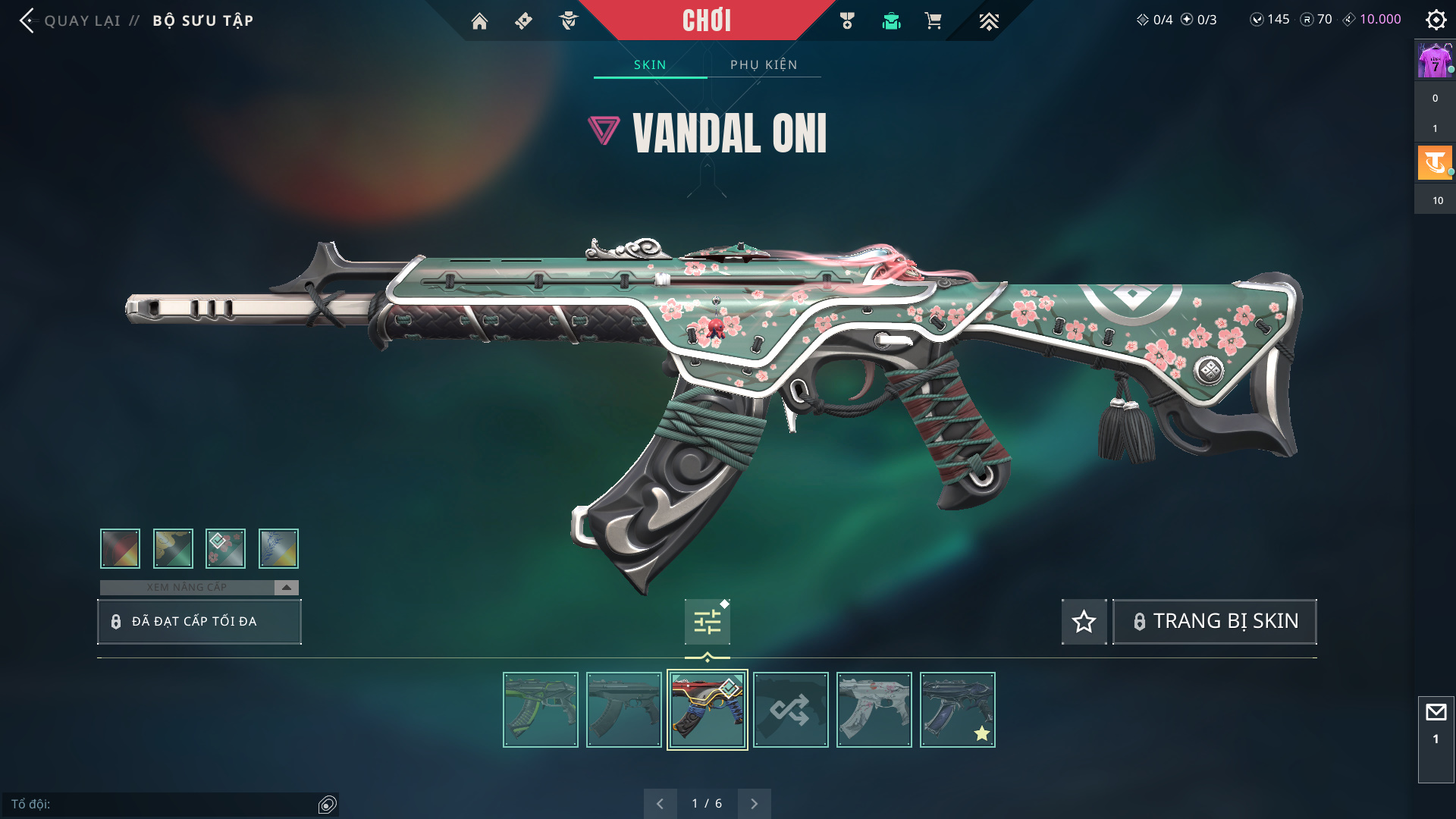Switch to the PHỤ KIỆN tab
The image size is (1456, 819).
click(x=764, y=64)
